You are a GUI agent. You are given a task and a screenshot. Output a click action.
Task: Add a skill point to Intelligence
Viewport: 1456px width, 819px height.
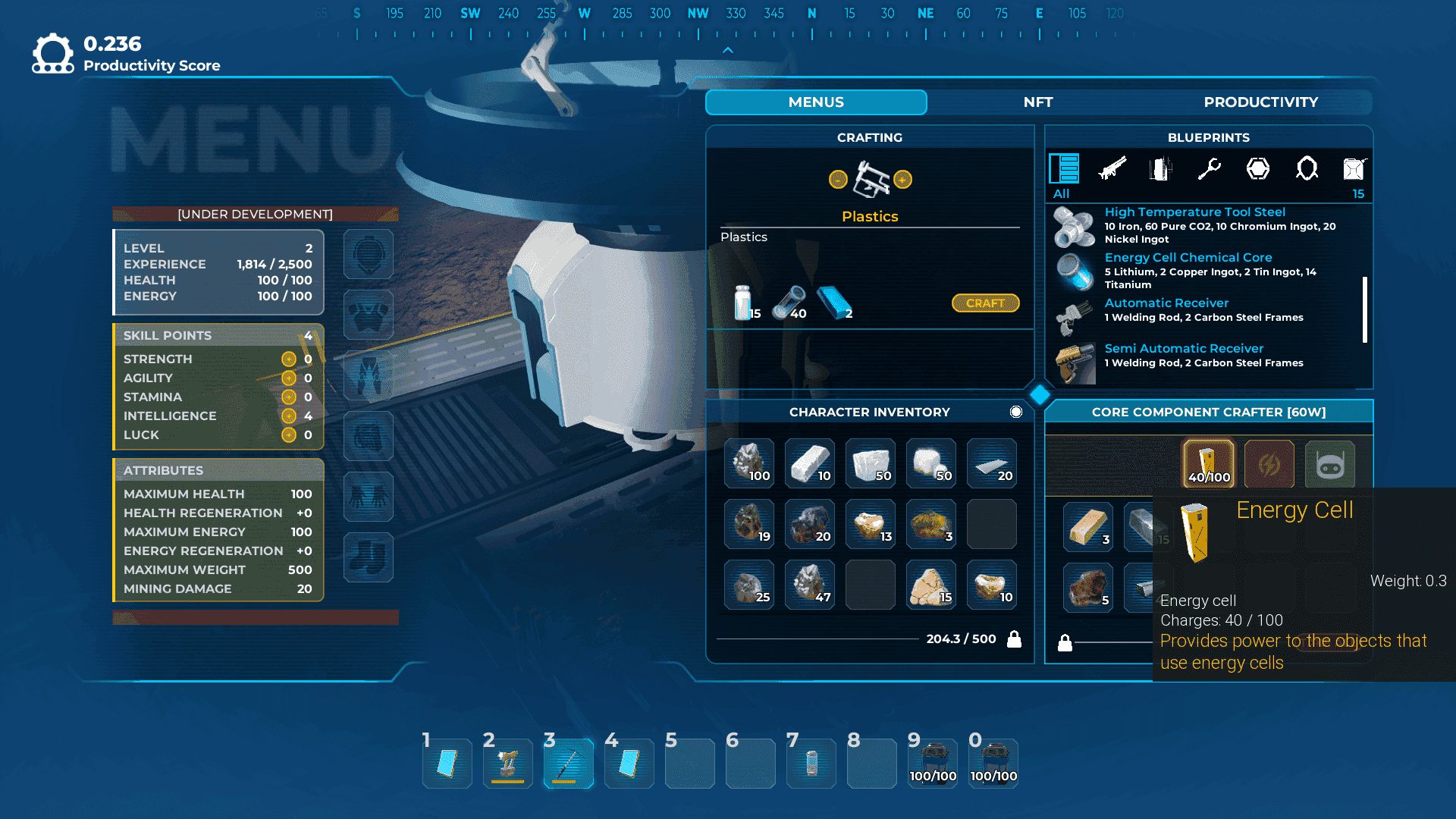pyautogui.click(x=289, y=416)
